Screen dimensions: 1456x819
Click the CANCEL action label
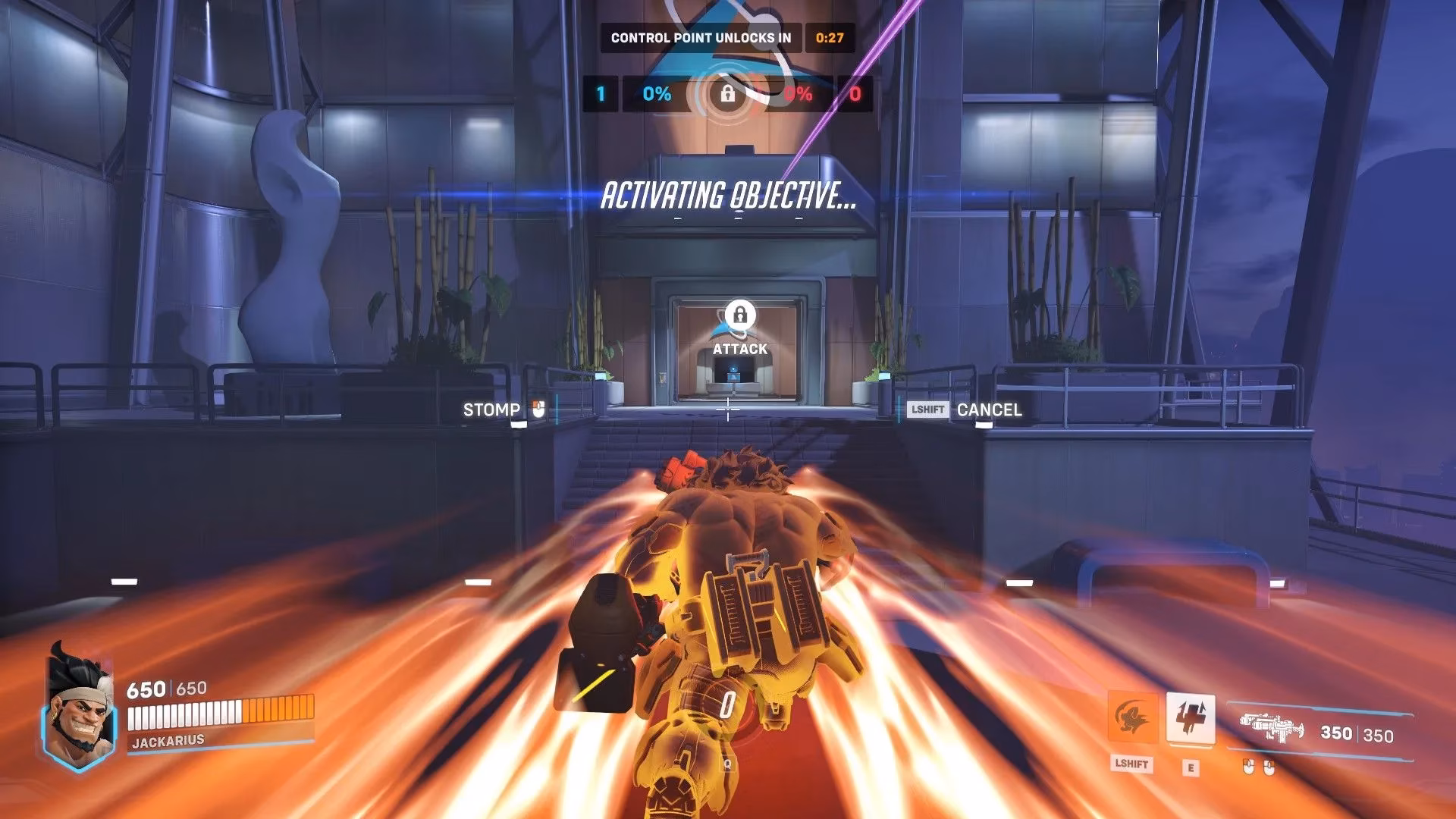coord(990,409)
